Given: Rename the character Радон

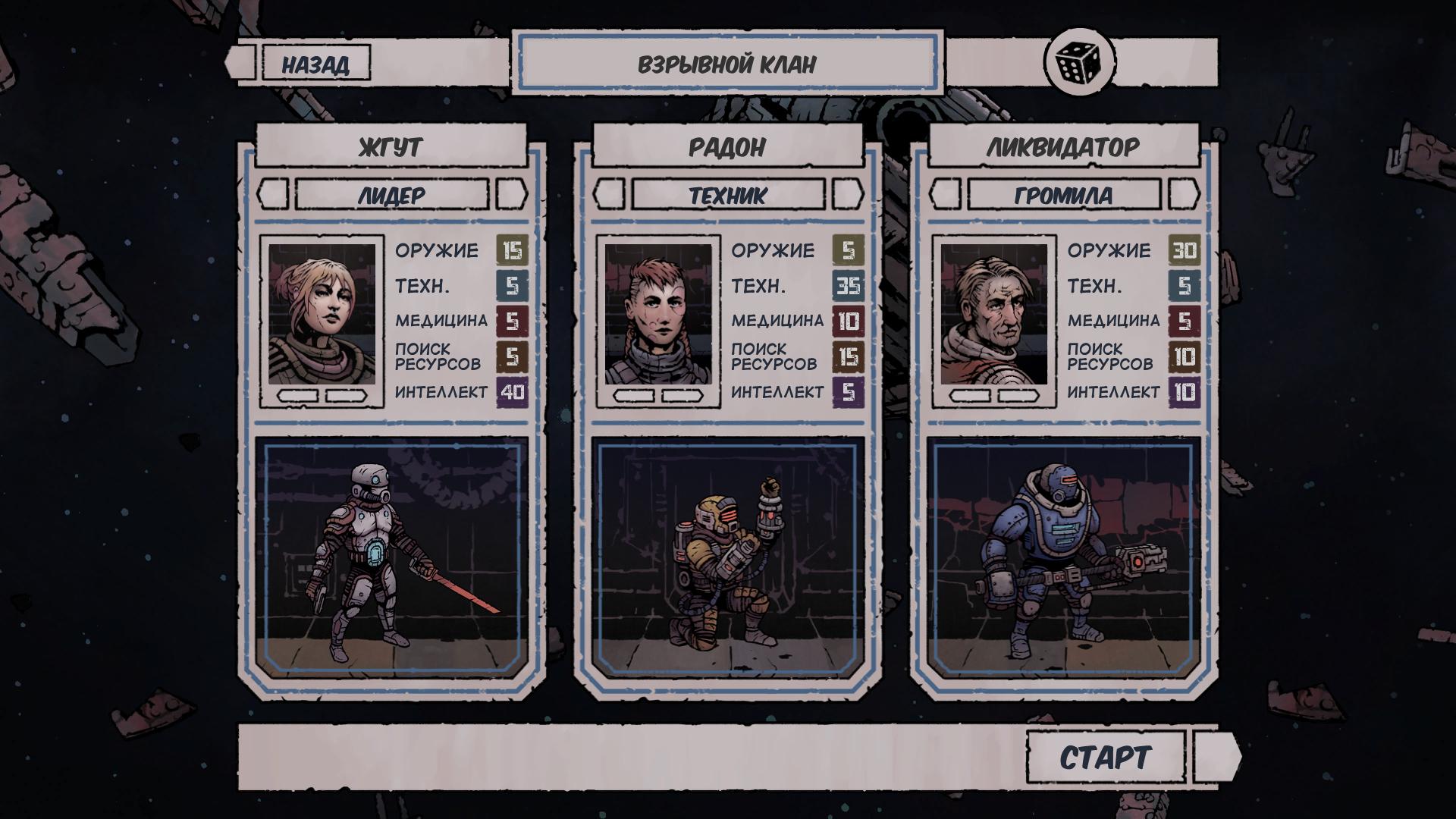Looking at the screenshot, I should [x=726, y=146].
